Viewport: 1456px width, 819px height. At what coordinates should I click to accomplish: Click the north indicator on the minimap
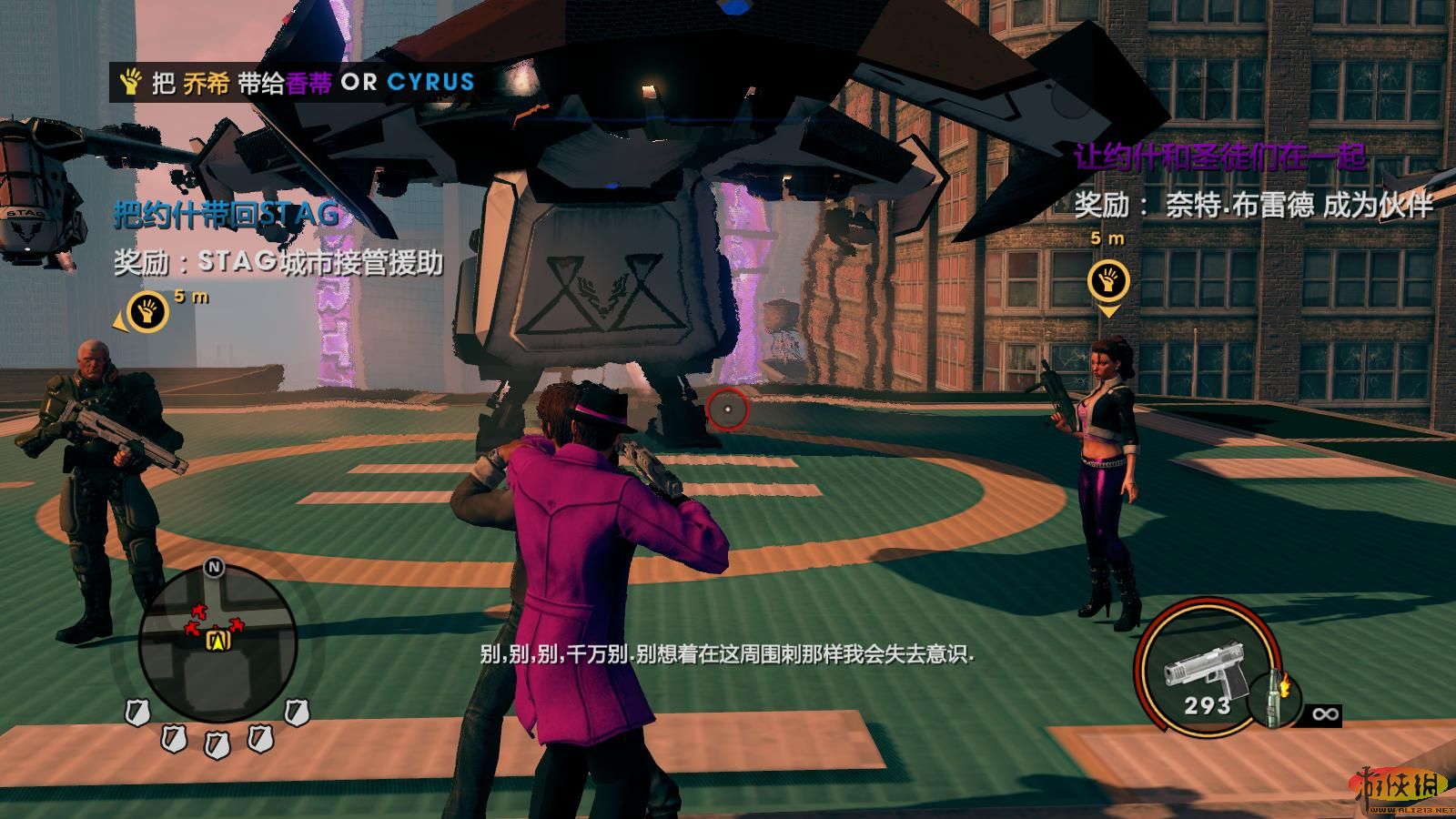215,568
